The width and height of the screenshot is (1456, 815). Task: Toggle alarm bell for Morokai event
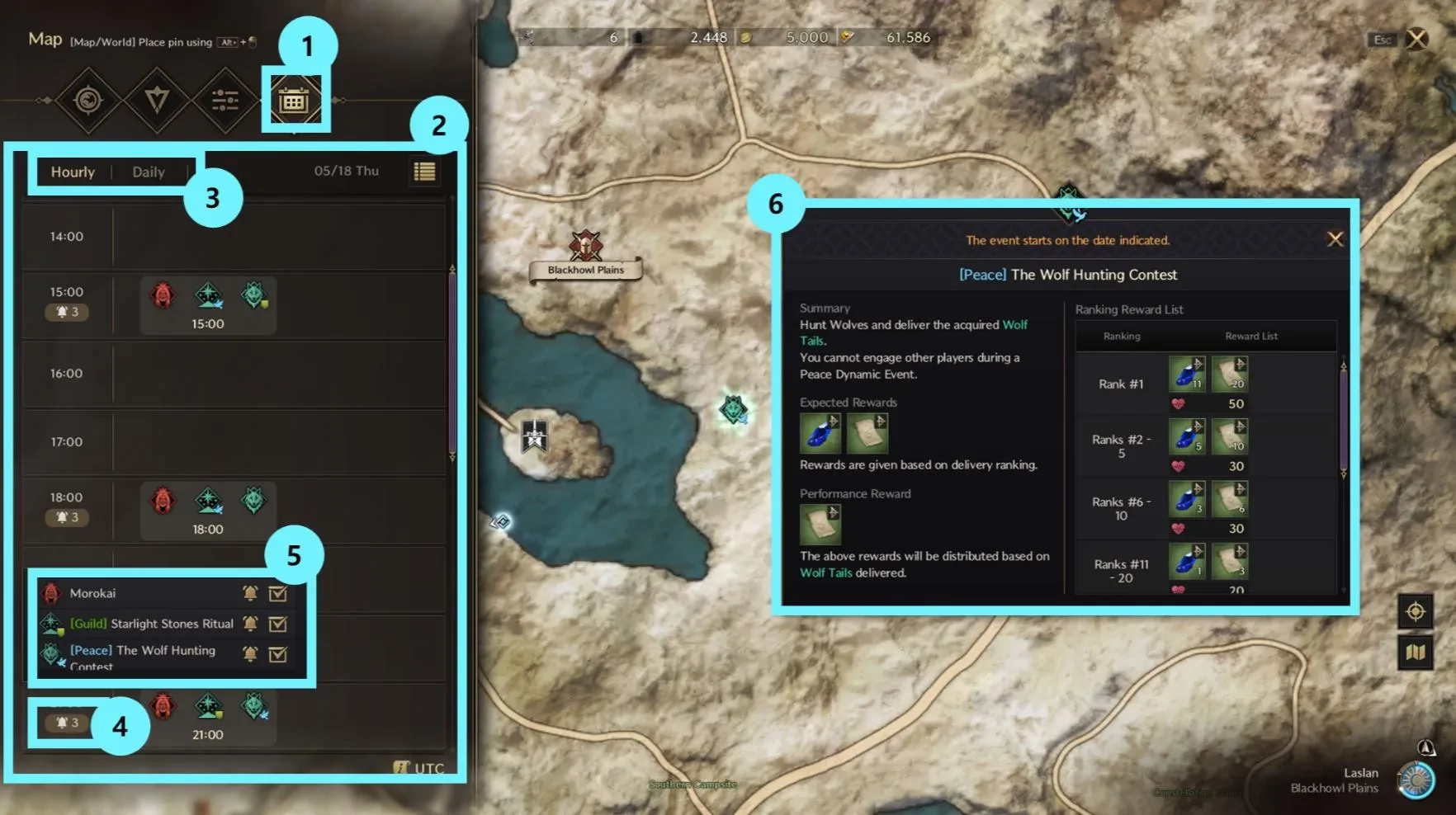coord(250,593)
